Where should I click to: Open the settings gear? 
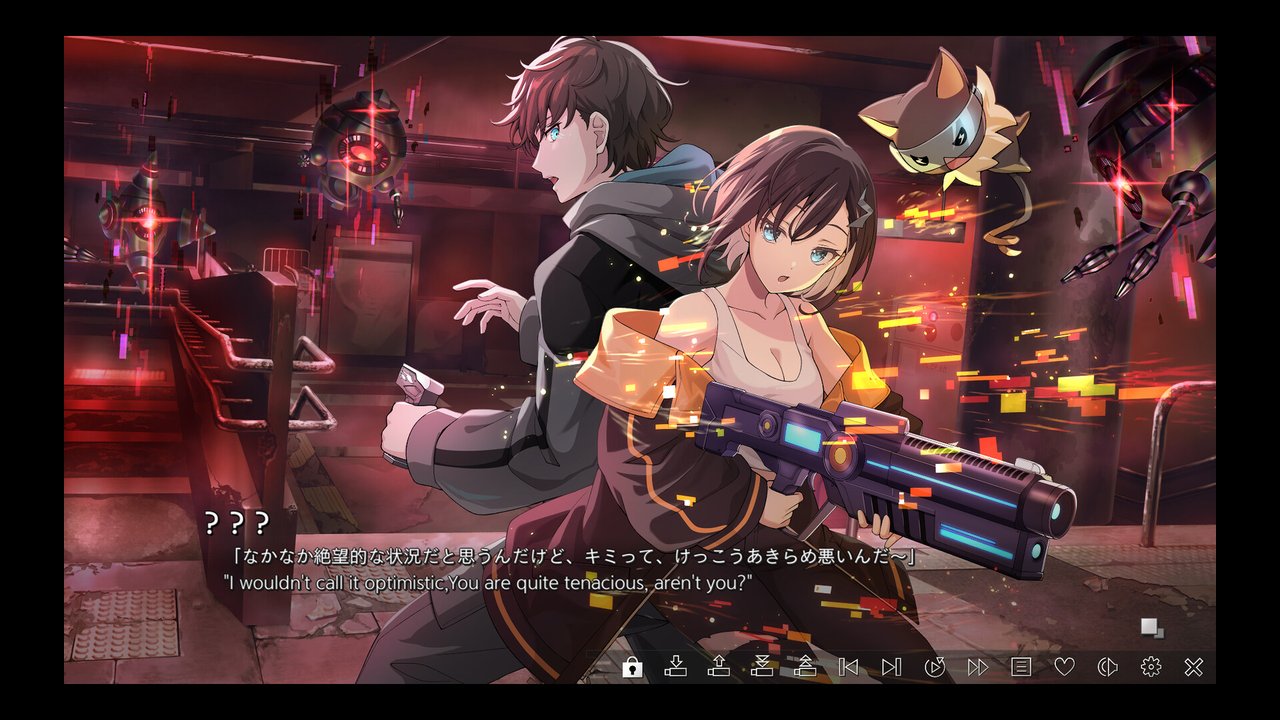tap(1151, 667)
